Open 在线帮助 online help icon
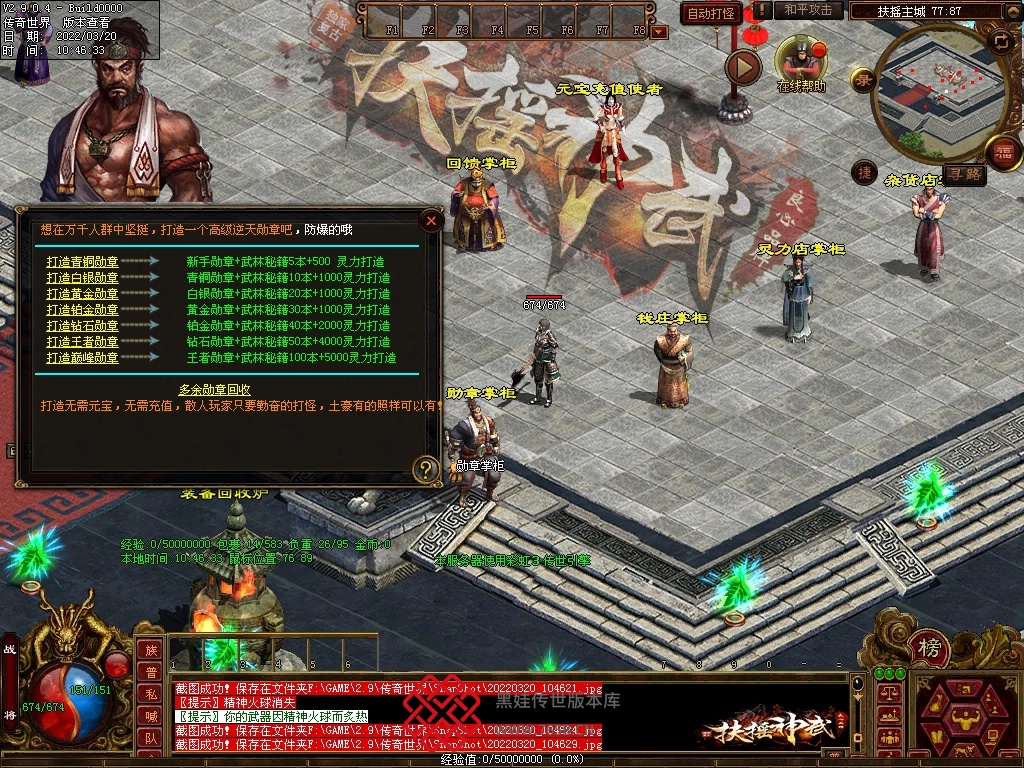The height and width of the screenshot is (768, 1024). point(800,60)
